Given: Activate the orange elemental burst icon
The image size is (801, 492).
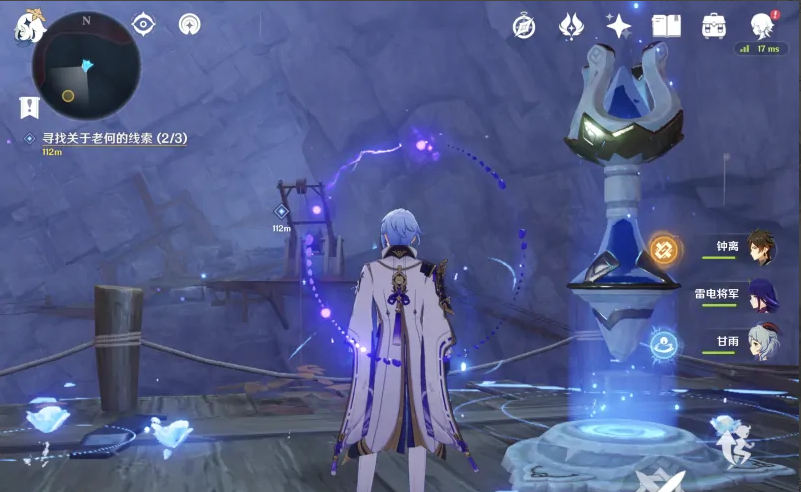Looking at the screenshot, I should tap(662, 248).
